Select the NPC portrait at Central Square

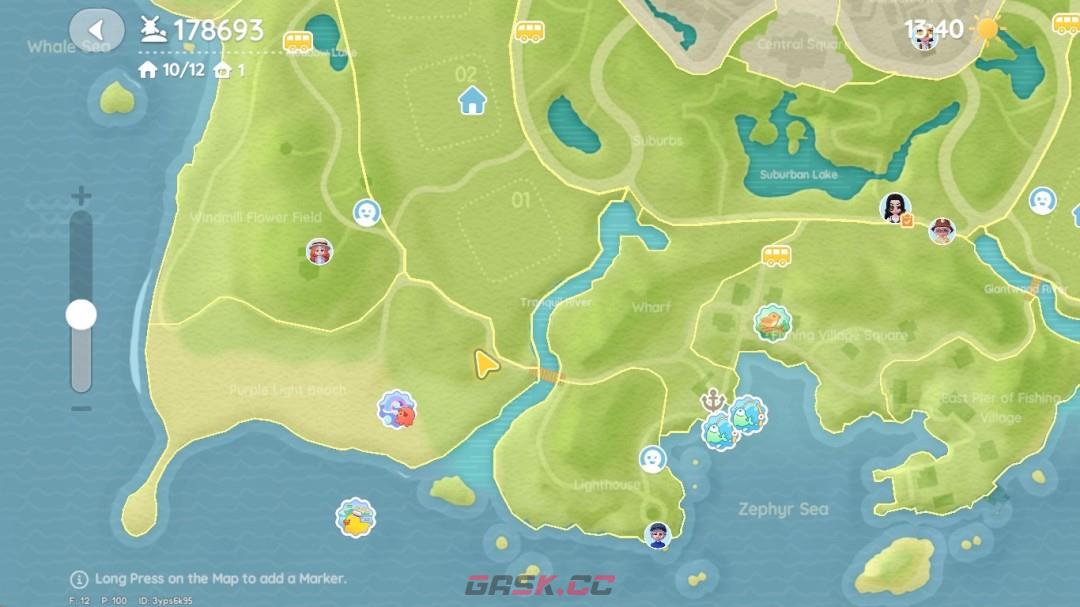924,38
